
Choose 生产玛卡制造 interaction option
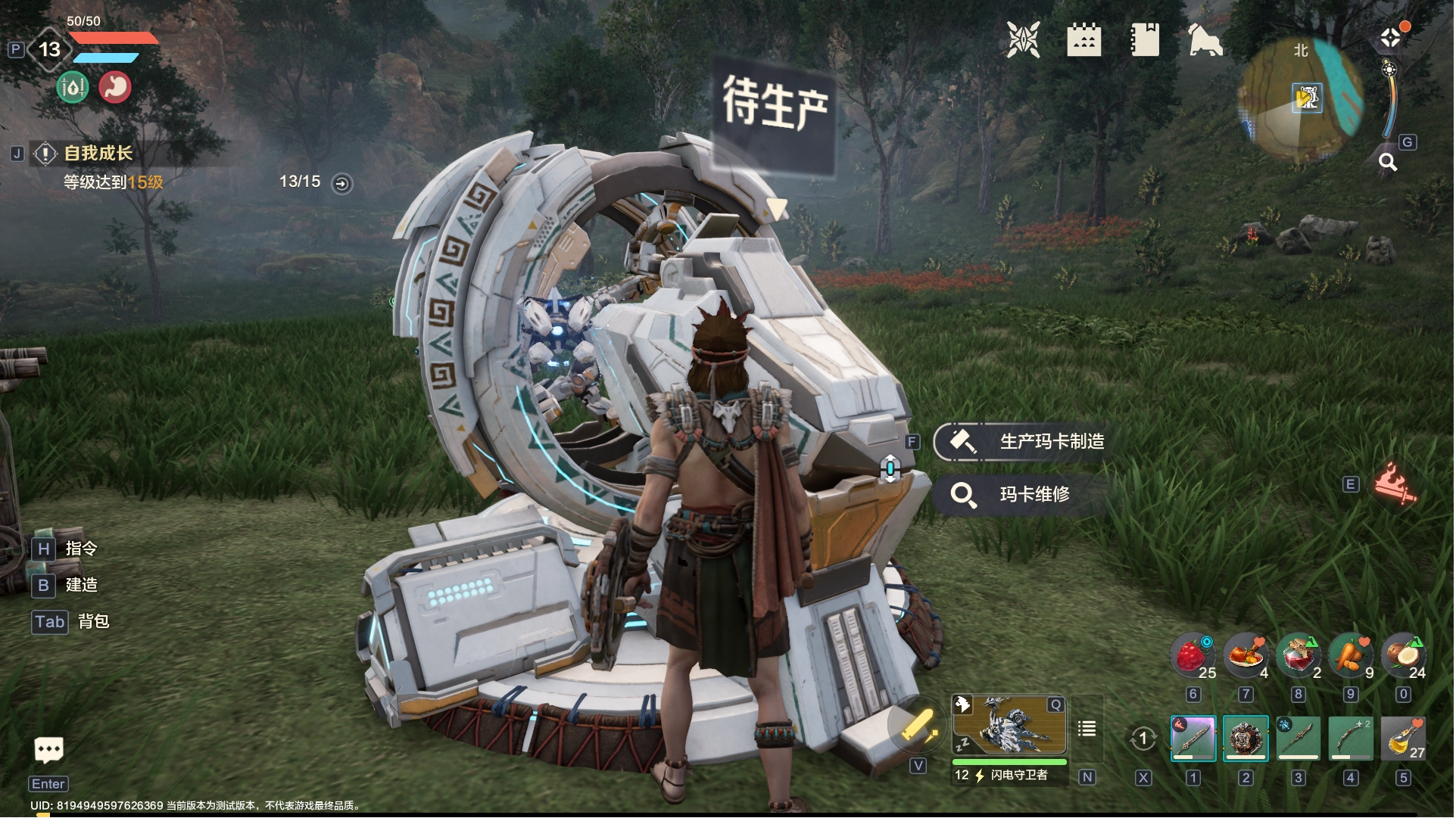1050,442
